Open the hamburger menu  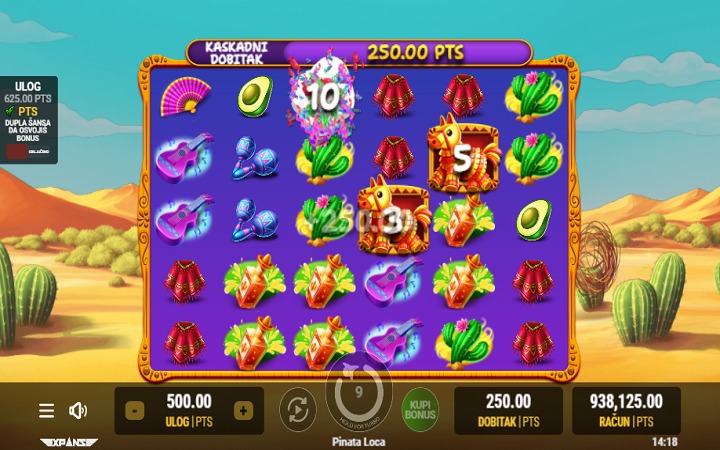47,411
